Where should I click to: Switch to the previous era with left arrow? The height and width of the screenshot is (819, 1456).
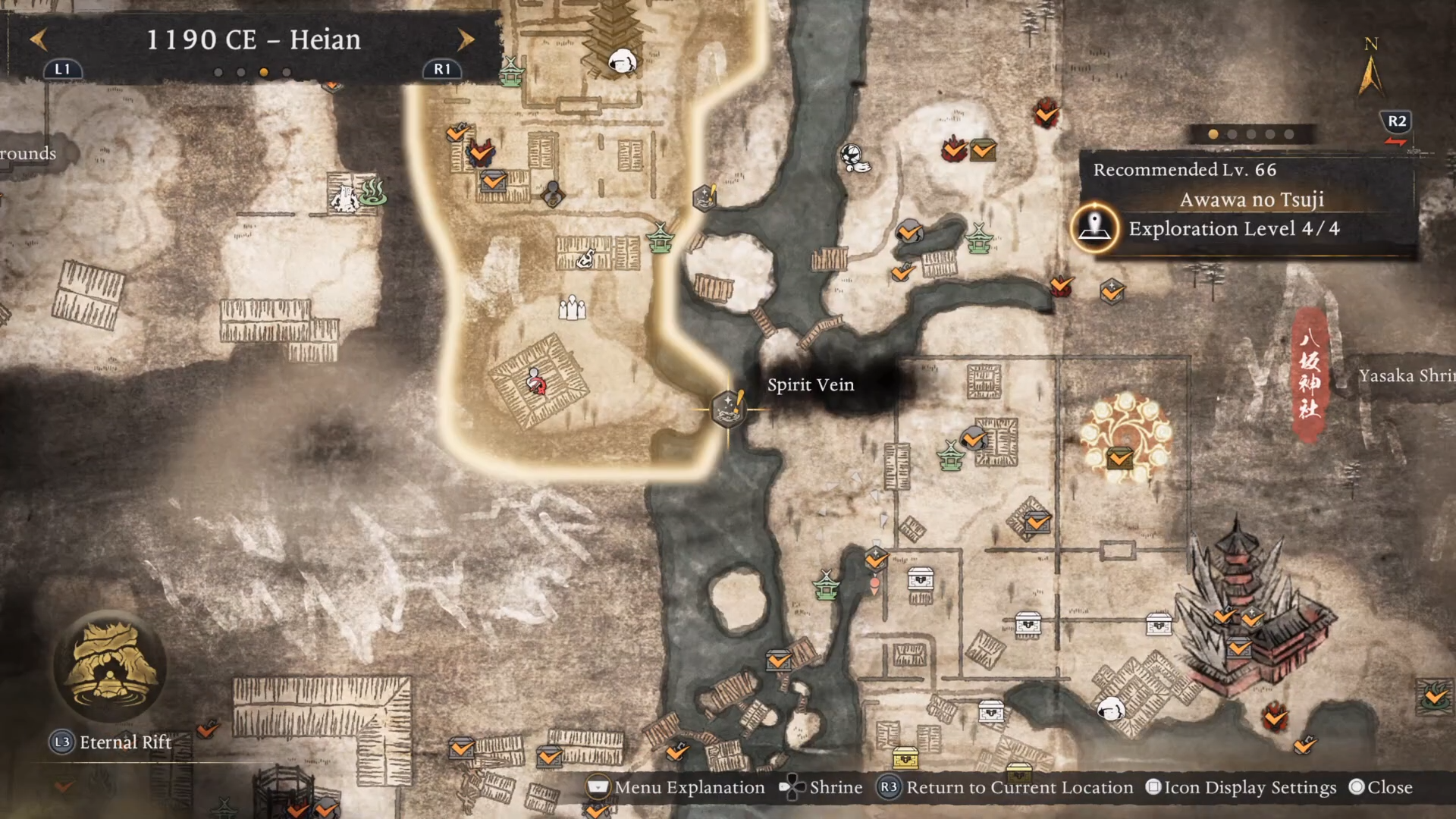coord(39,39)
